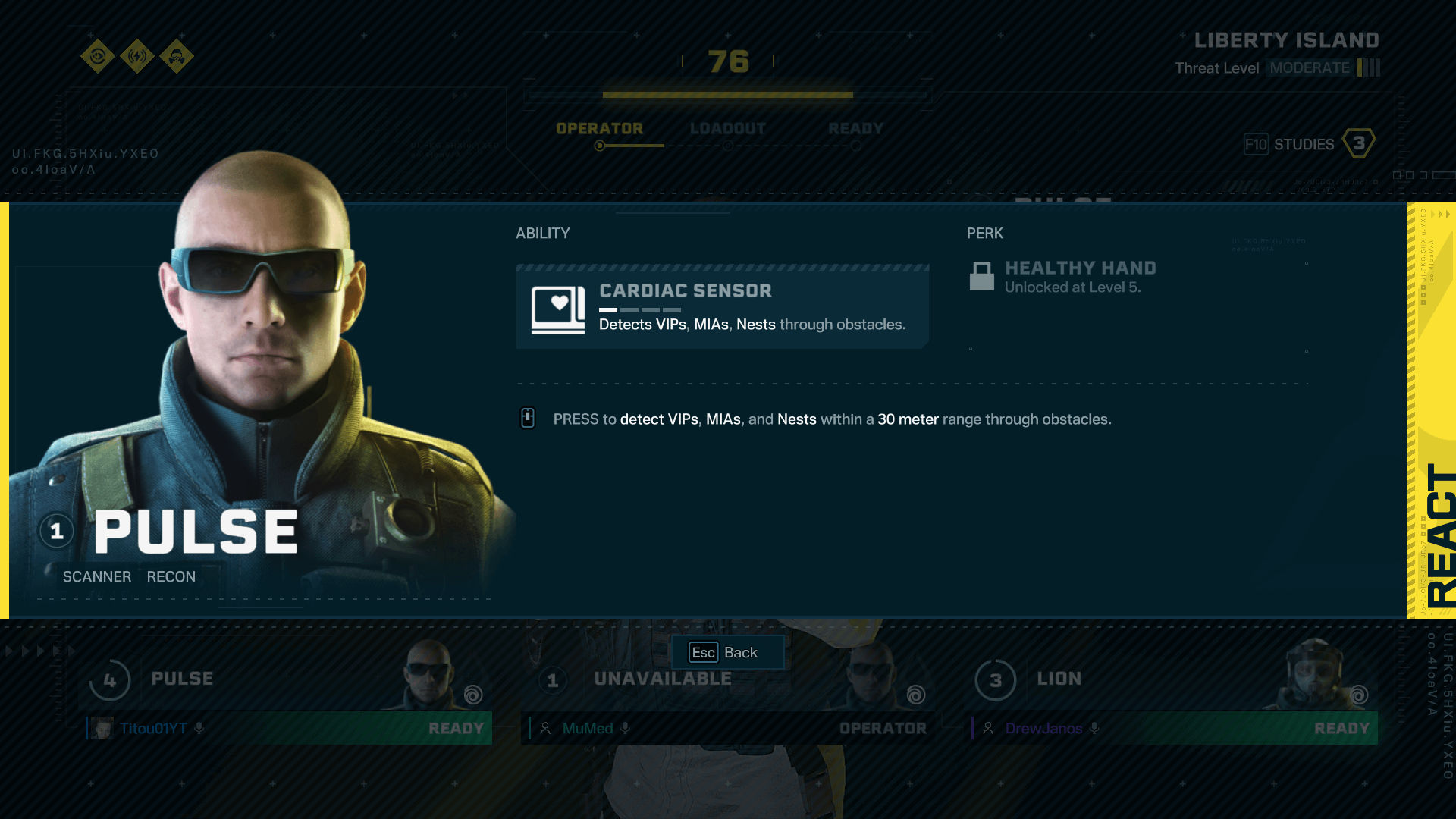Click the electrical pulse hazard icon
Screen dimensions: 1456x819
pos(137,57)
